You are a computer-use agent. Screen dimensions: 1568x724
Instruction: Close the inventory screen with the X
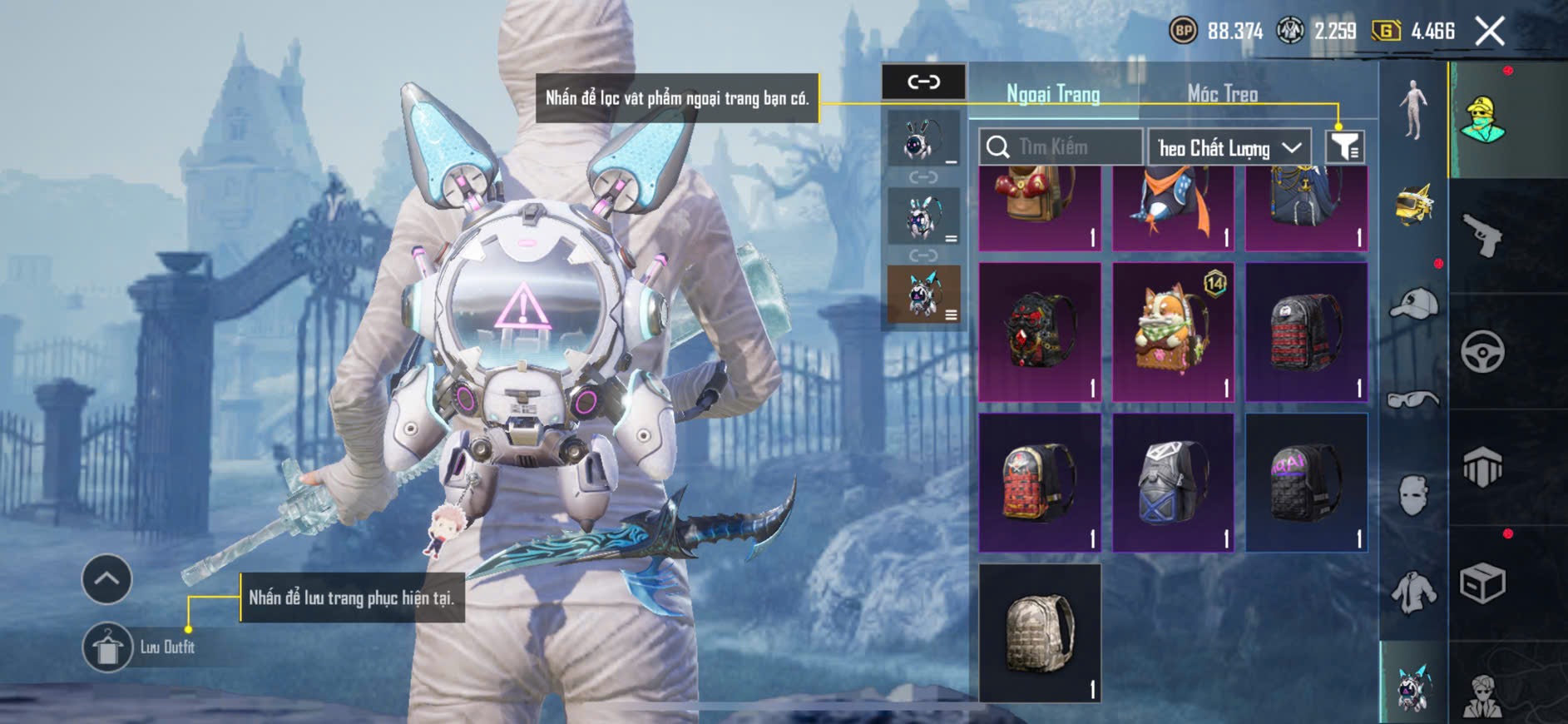(x=1489, y=32)
